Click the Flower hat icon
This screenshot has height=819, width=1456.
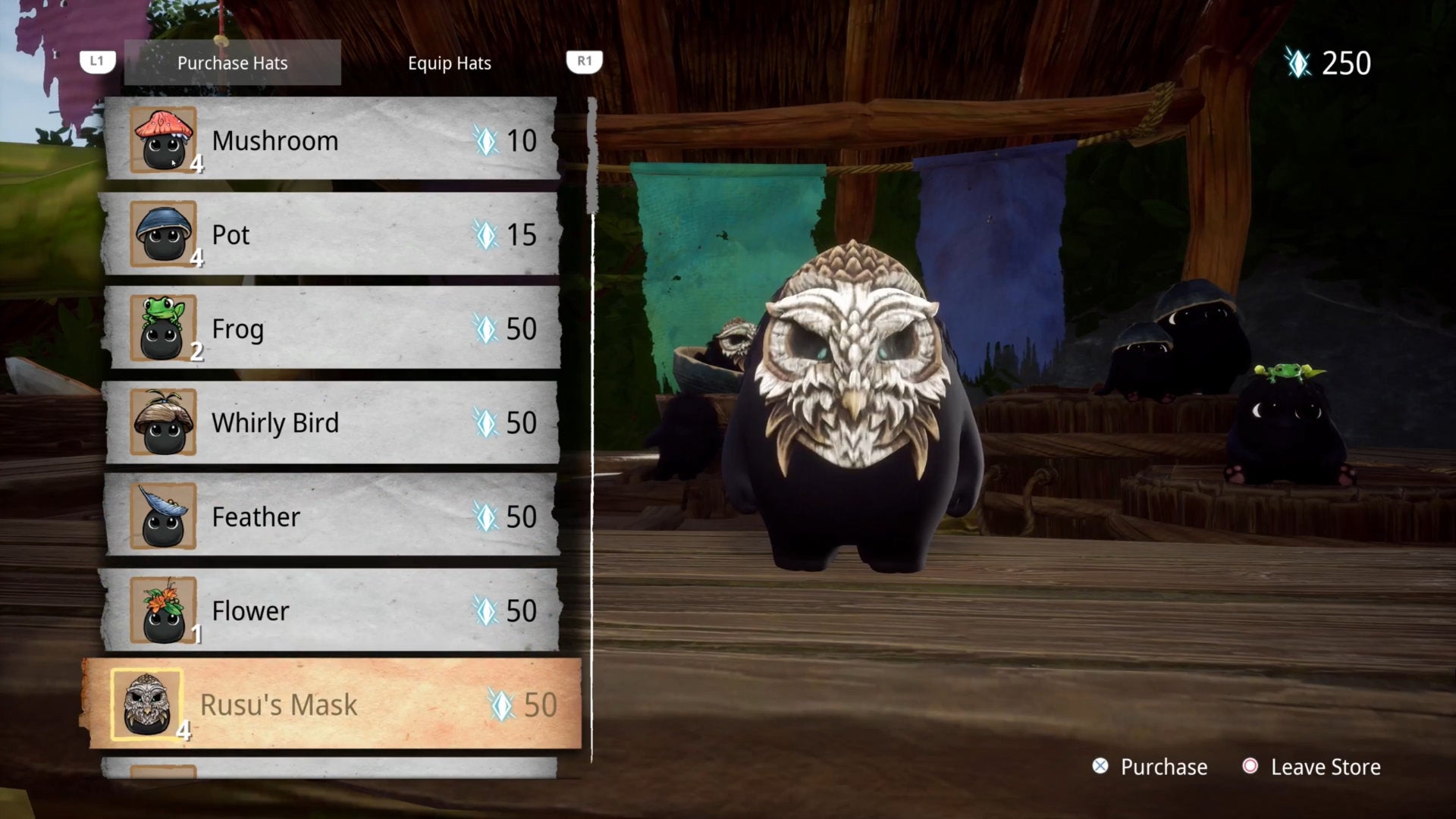[x=163, y=610]
